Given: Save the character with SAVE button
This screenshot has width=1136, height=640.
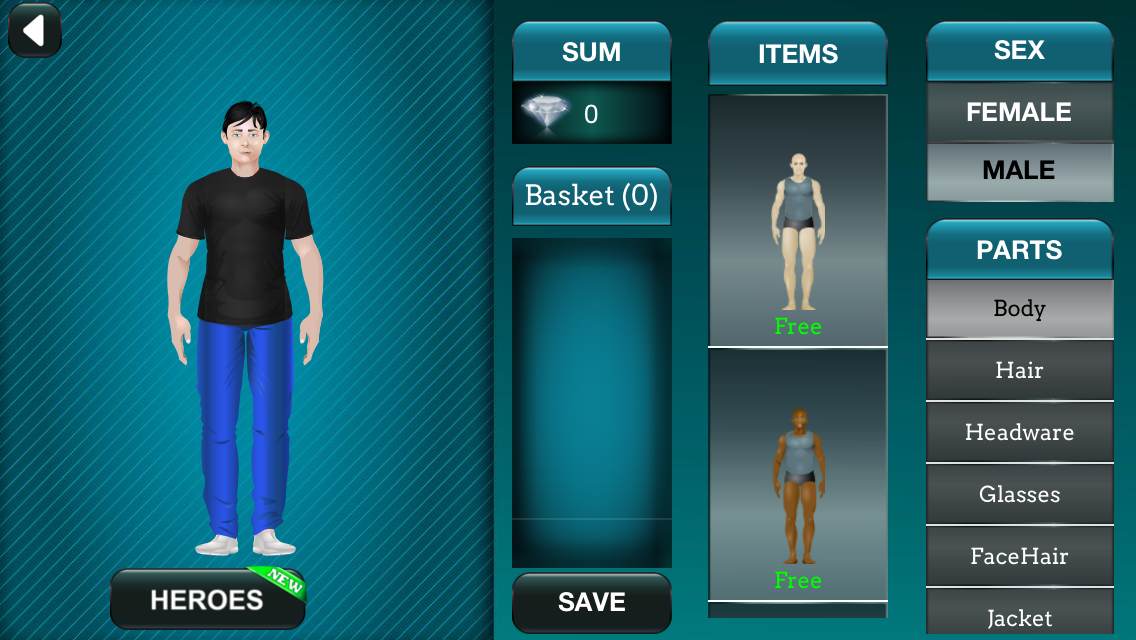Looking at the screenshot, I should (x=591, y=602).
